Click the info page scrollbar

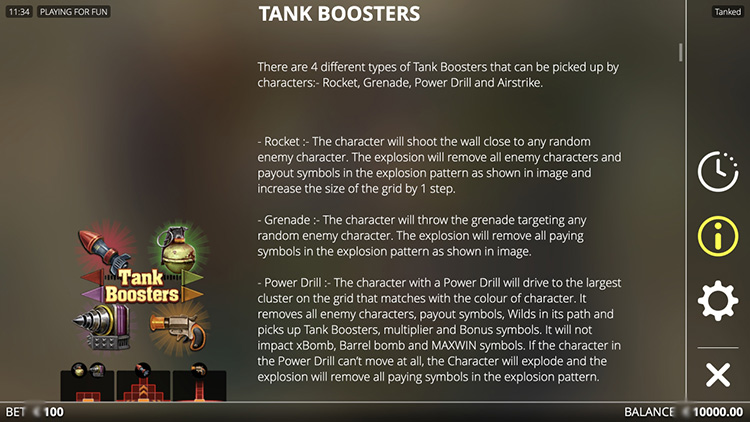coord(681,52)
